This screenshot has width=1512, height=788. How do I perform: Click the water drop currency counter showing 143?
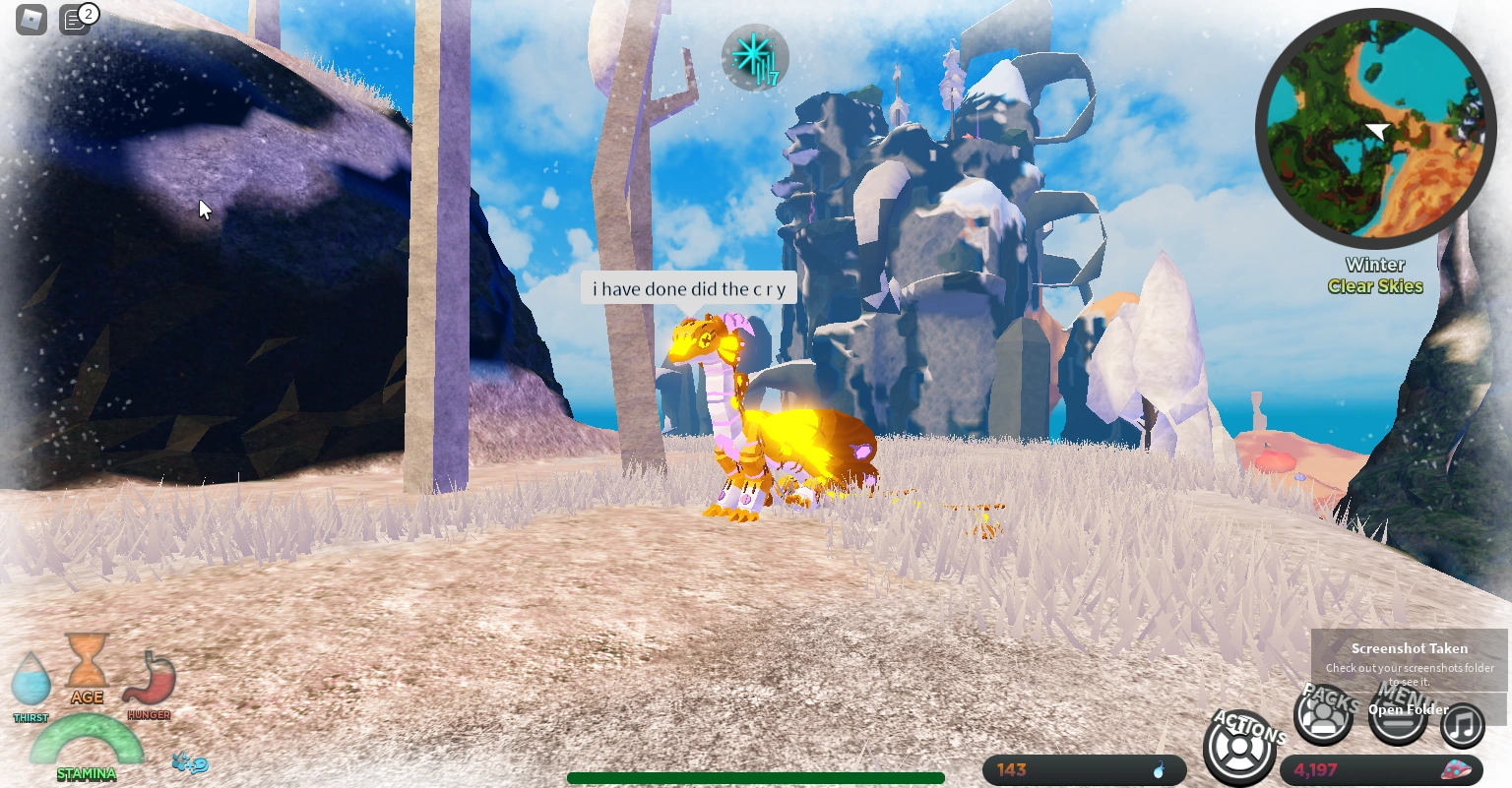pos(1083,770)
